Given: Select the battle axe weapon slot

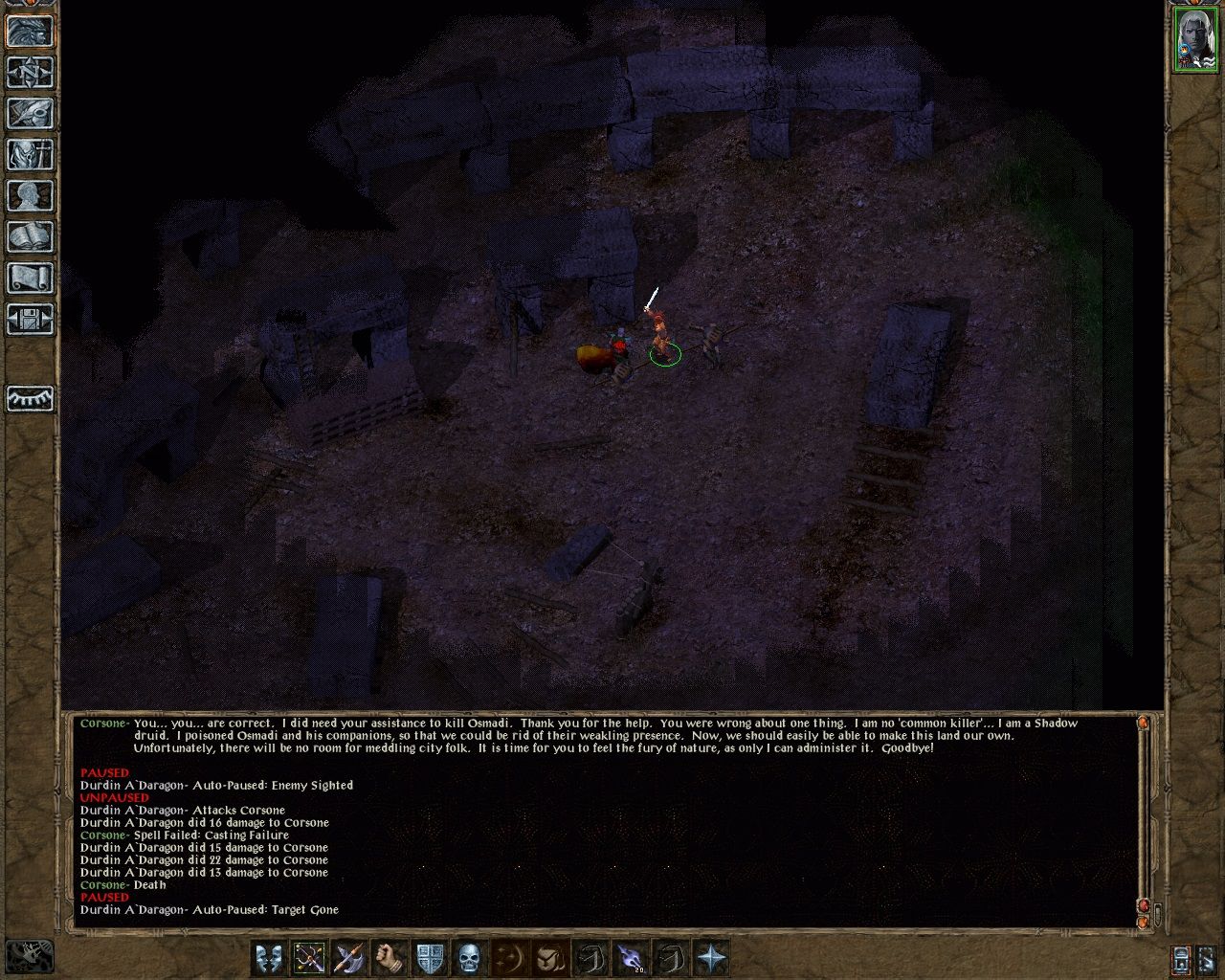Looking at the screenshot, I should click(349, 957).
